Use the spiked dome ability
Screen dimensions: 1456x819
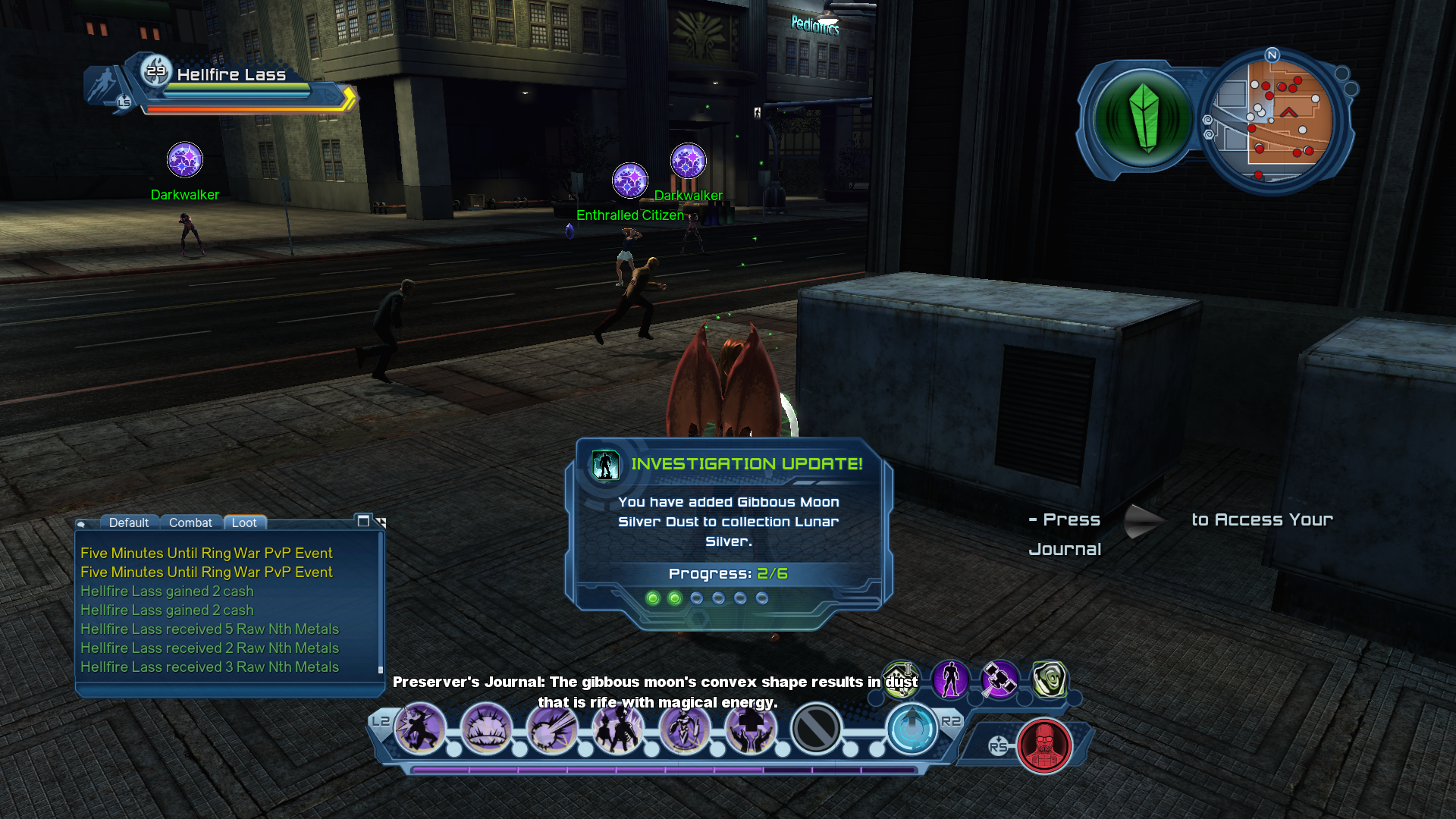(x=486, y=730)
